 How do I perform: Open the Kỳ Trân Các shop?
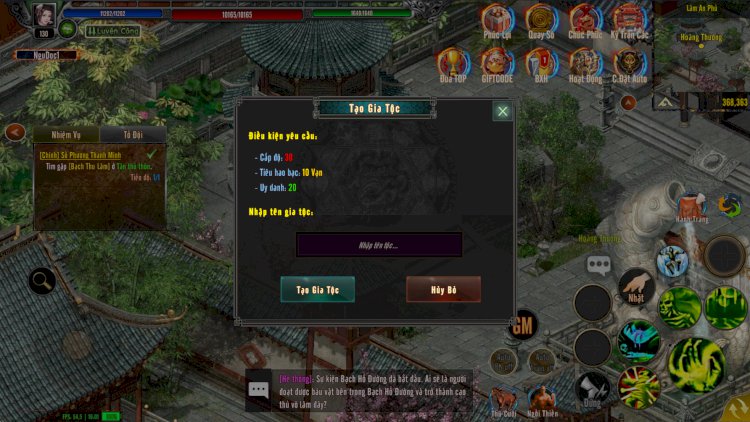coord(628,20)
